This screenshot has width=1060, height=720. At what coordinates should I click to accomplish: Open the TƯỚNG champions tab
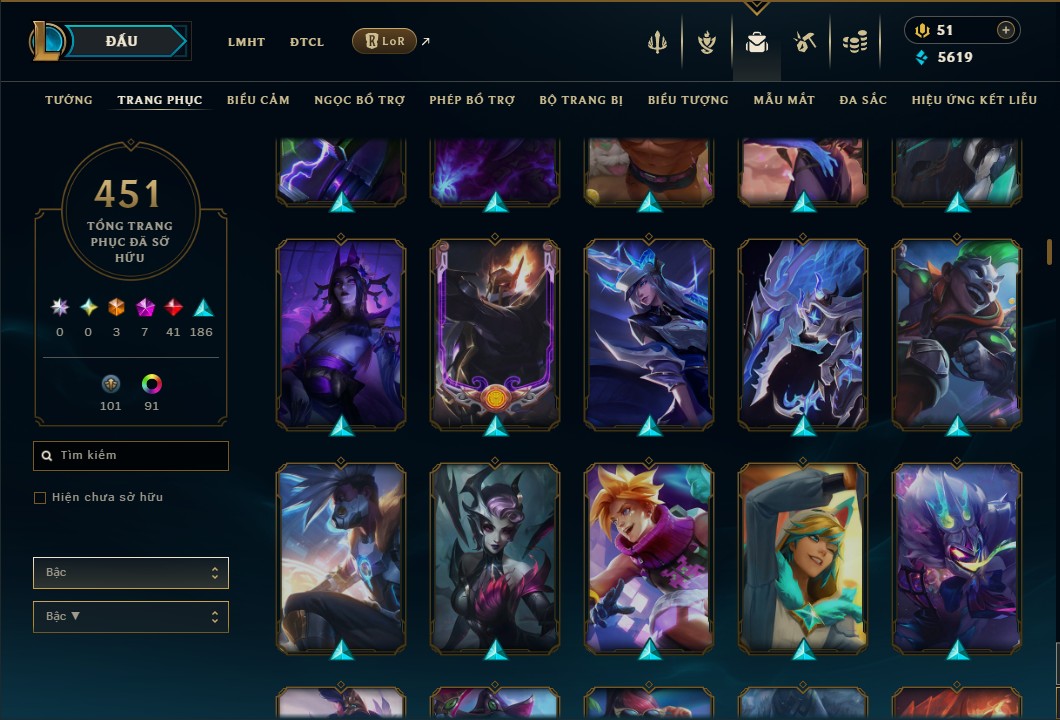pos(69,100)
